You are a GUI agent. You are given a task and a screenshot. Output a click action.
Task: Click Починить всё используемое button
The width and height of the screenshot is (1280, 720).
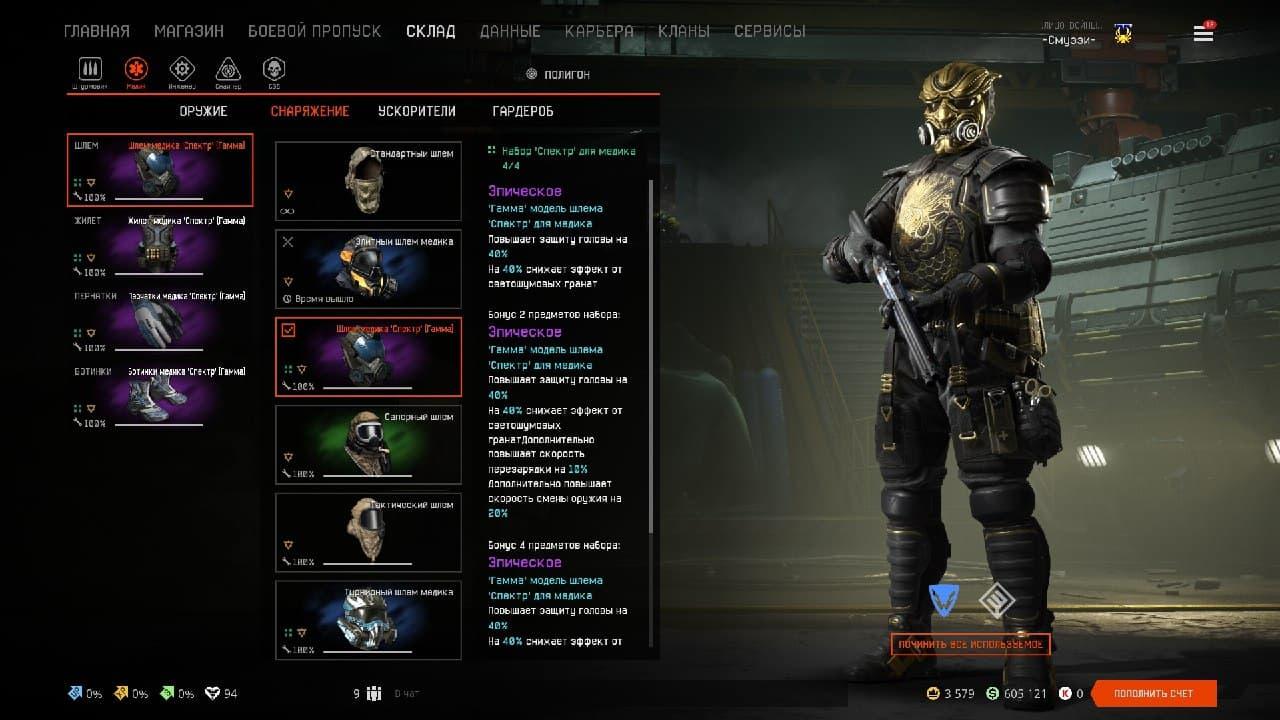click(x=970, y=644)
